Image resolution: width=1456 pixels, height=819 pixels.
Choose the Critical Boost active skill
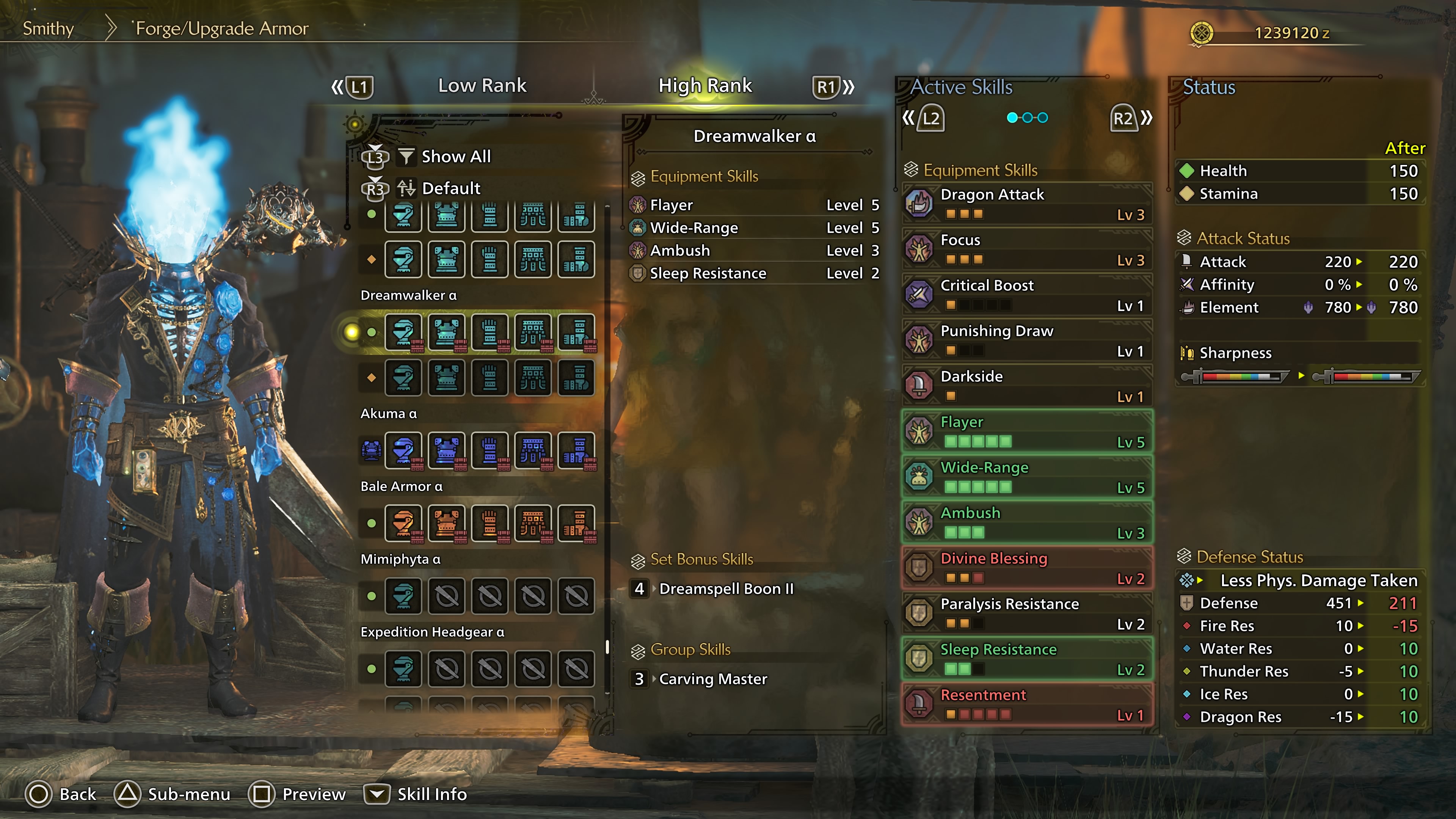(1026, 295)
